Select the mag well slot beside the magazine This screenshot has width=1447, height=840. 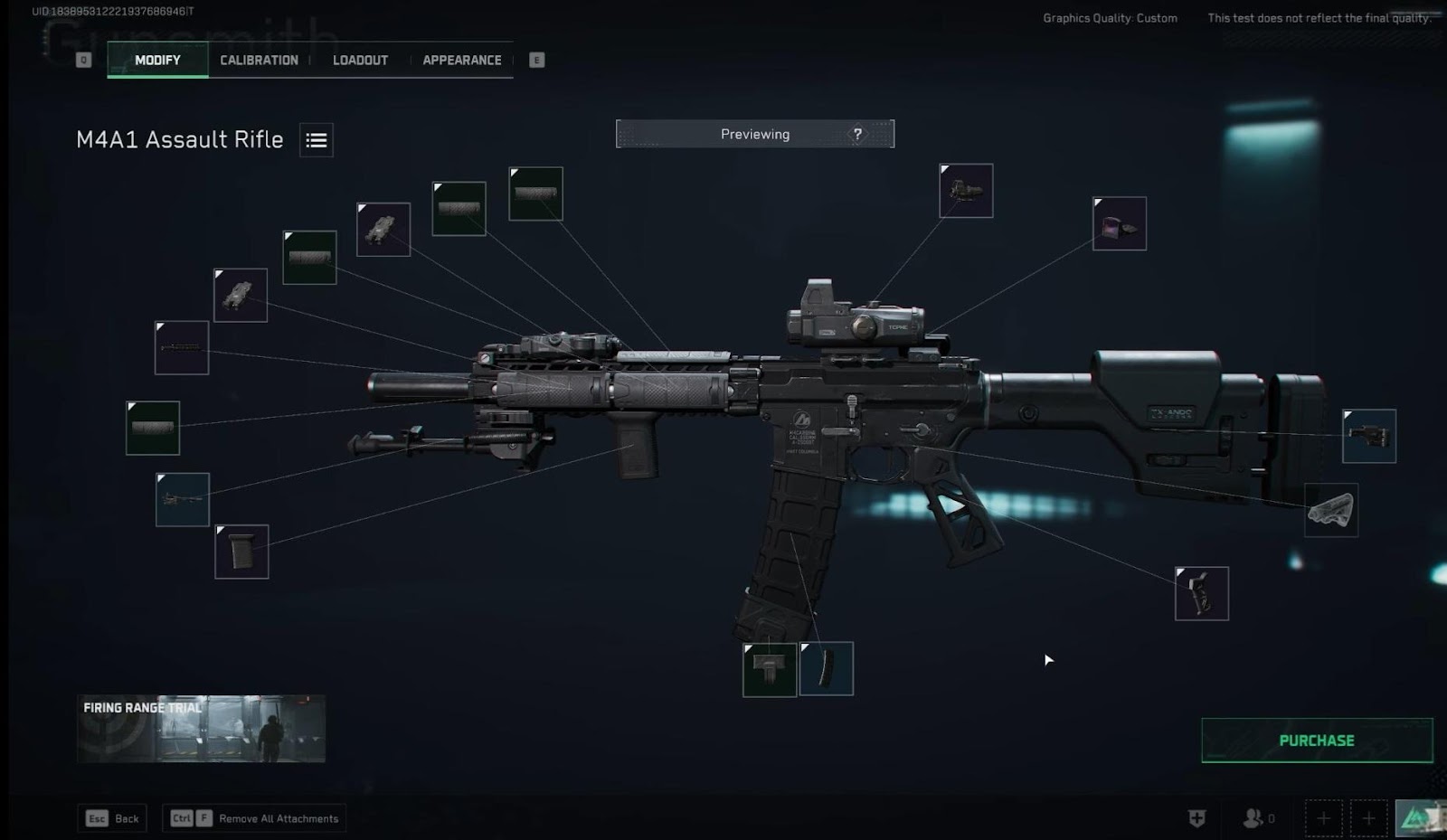pos(770,670)
